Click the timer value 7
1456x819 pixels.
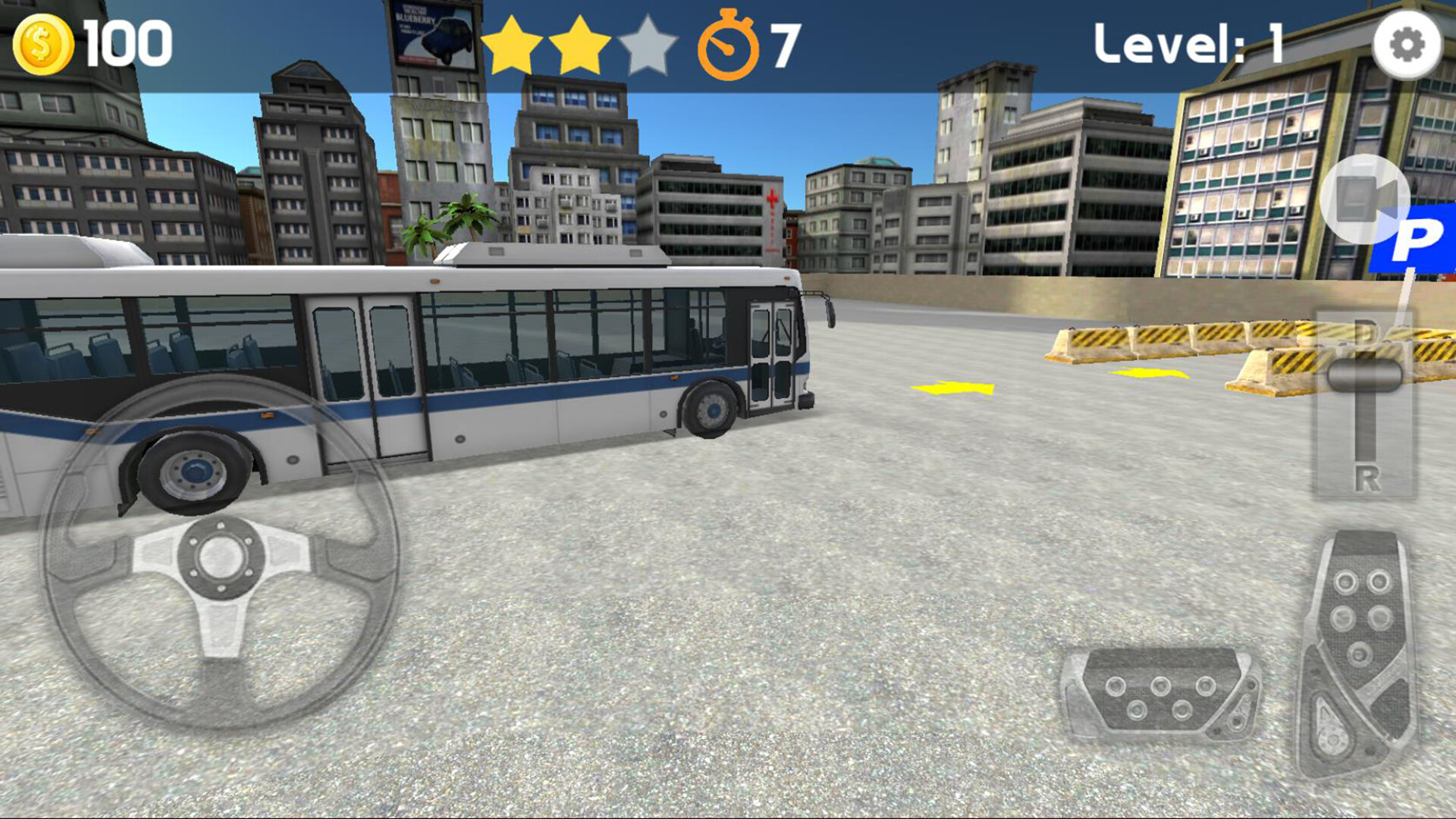pyautogui.click(x=781, y=45)
